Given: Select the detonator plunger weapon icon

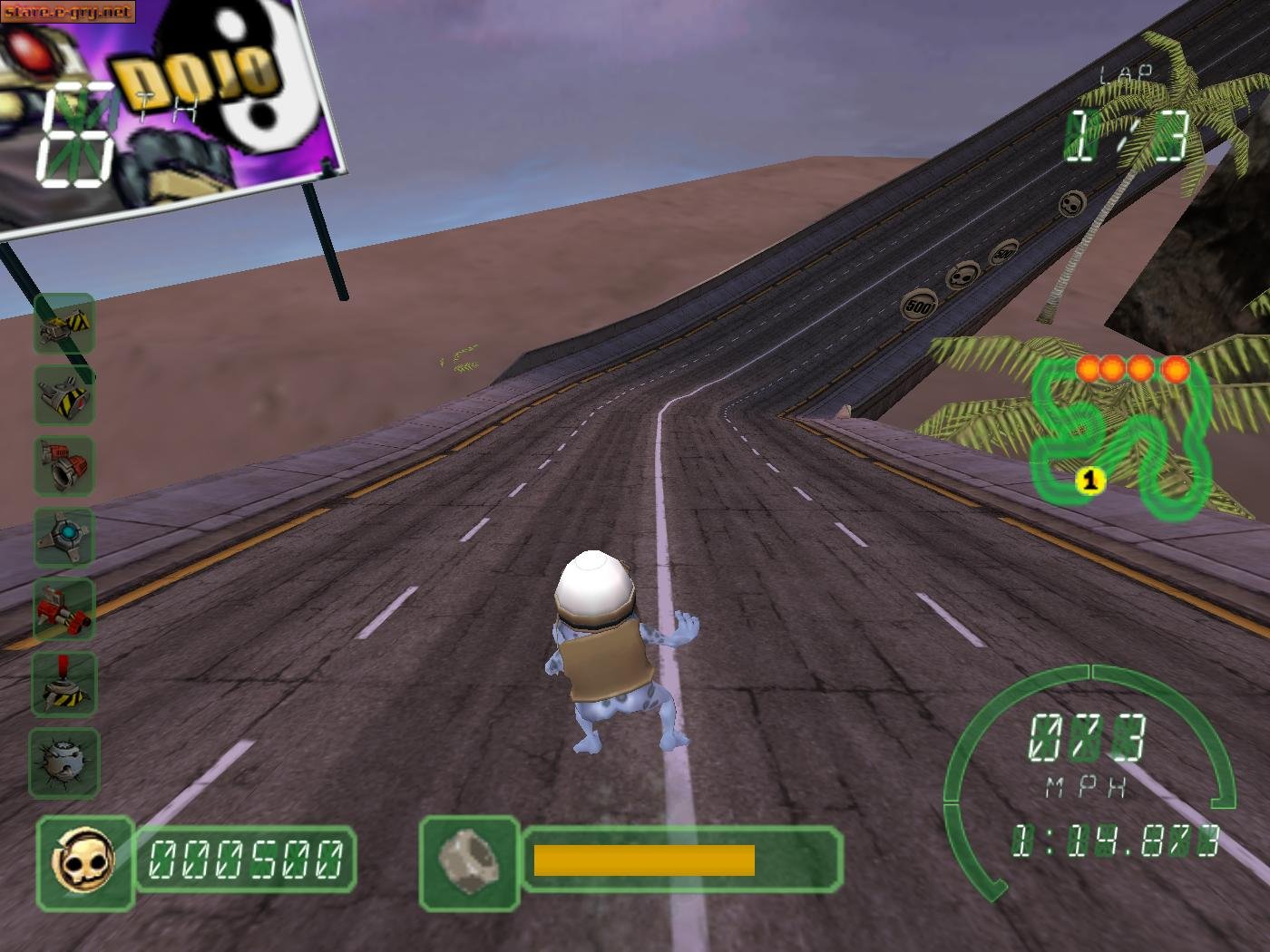Looking at the screenshot, I should pos(63,685).
